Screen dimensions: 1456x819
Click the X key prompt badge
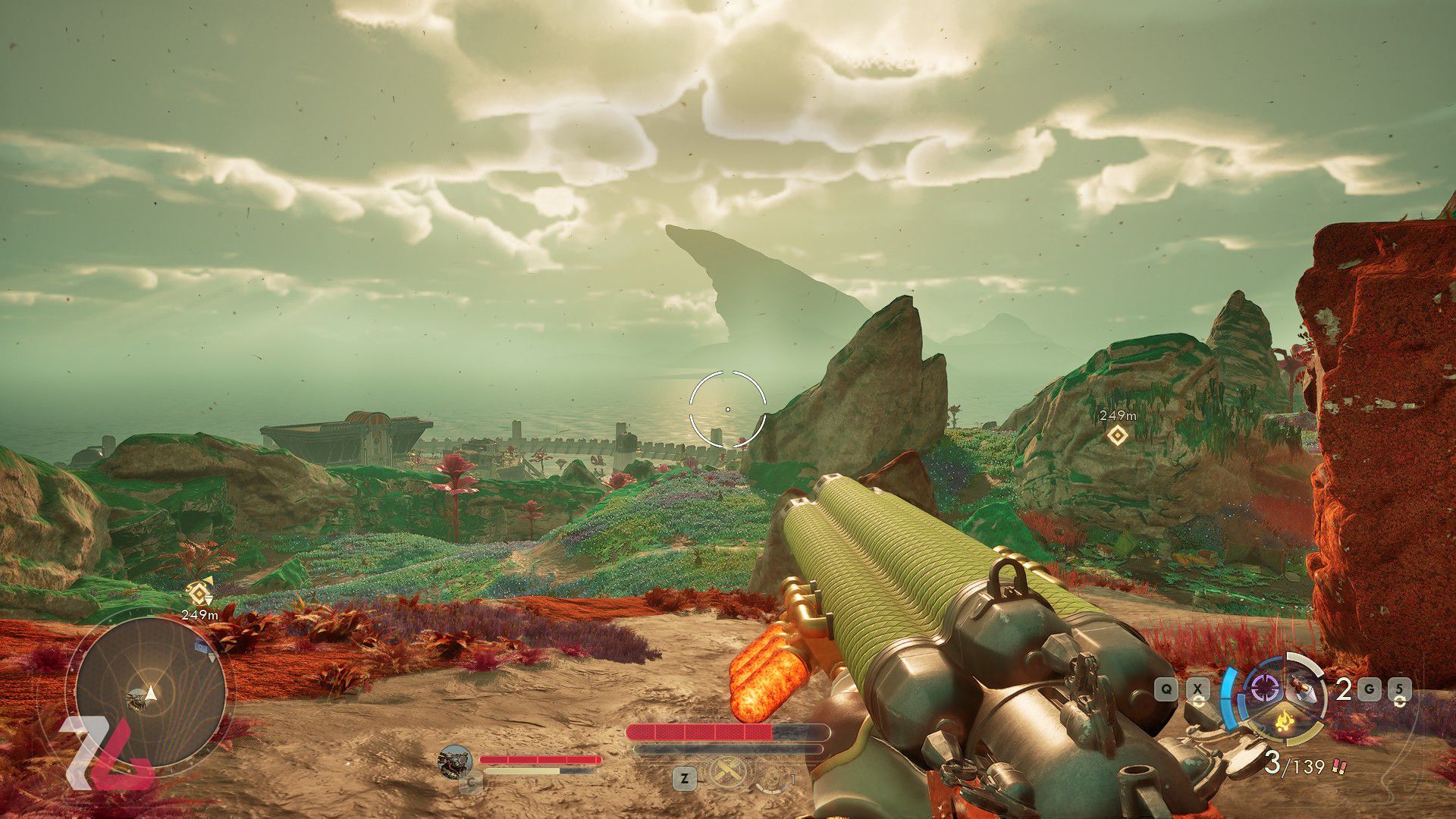click(x=1197, y=689)
